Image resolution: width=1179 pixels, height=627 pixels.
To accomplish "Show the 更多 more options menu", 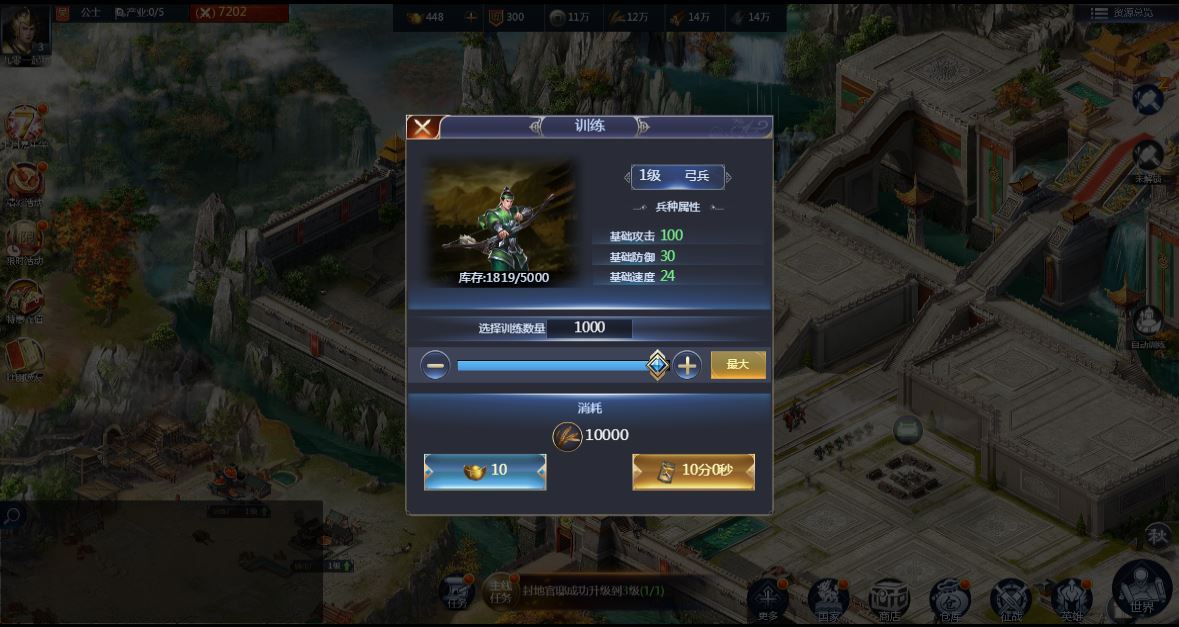I will tap(768, 599).
